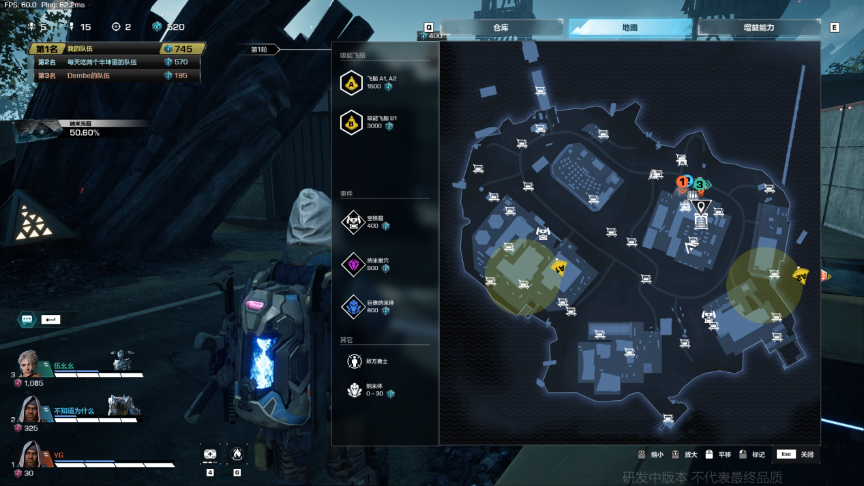The image size is (864, 486).
Task: Open the chat bubble icon
Action: (26, 319)
